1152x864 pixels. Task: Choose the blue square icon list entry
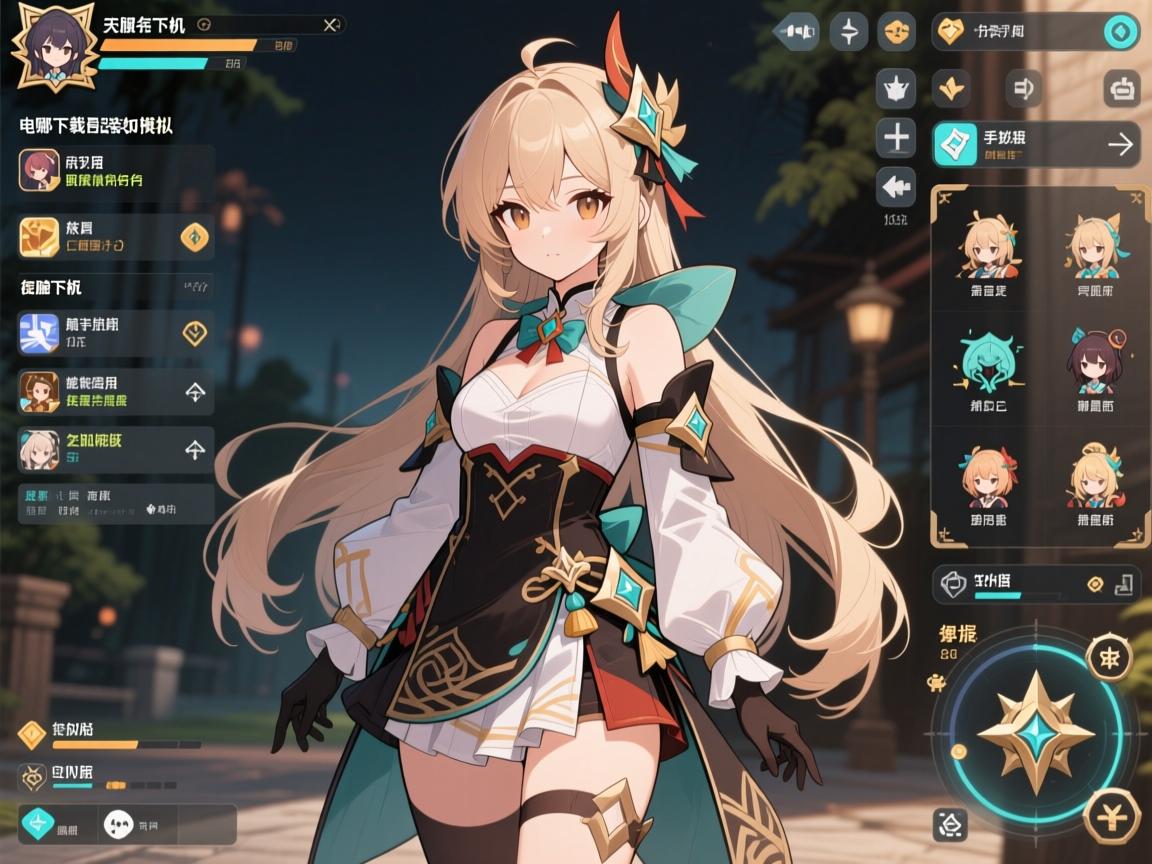pos(116,332)
